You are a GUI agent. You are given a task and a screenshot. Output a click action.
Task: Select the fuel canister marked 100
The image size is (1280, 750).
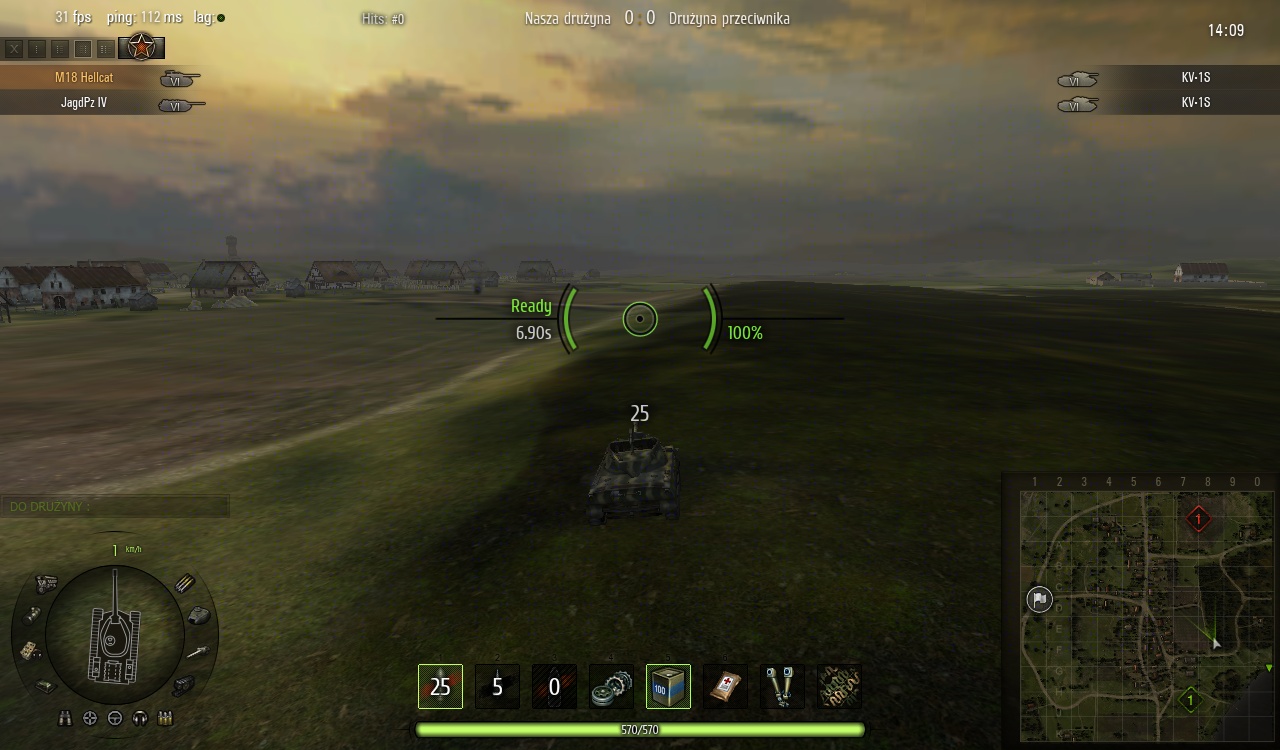[x=668, y=687]
